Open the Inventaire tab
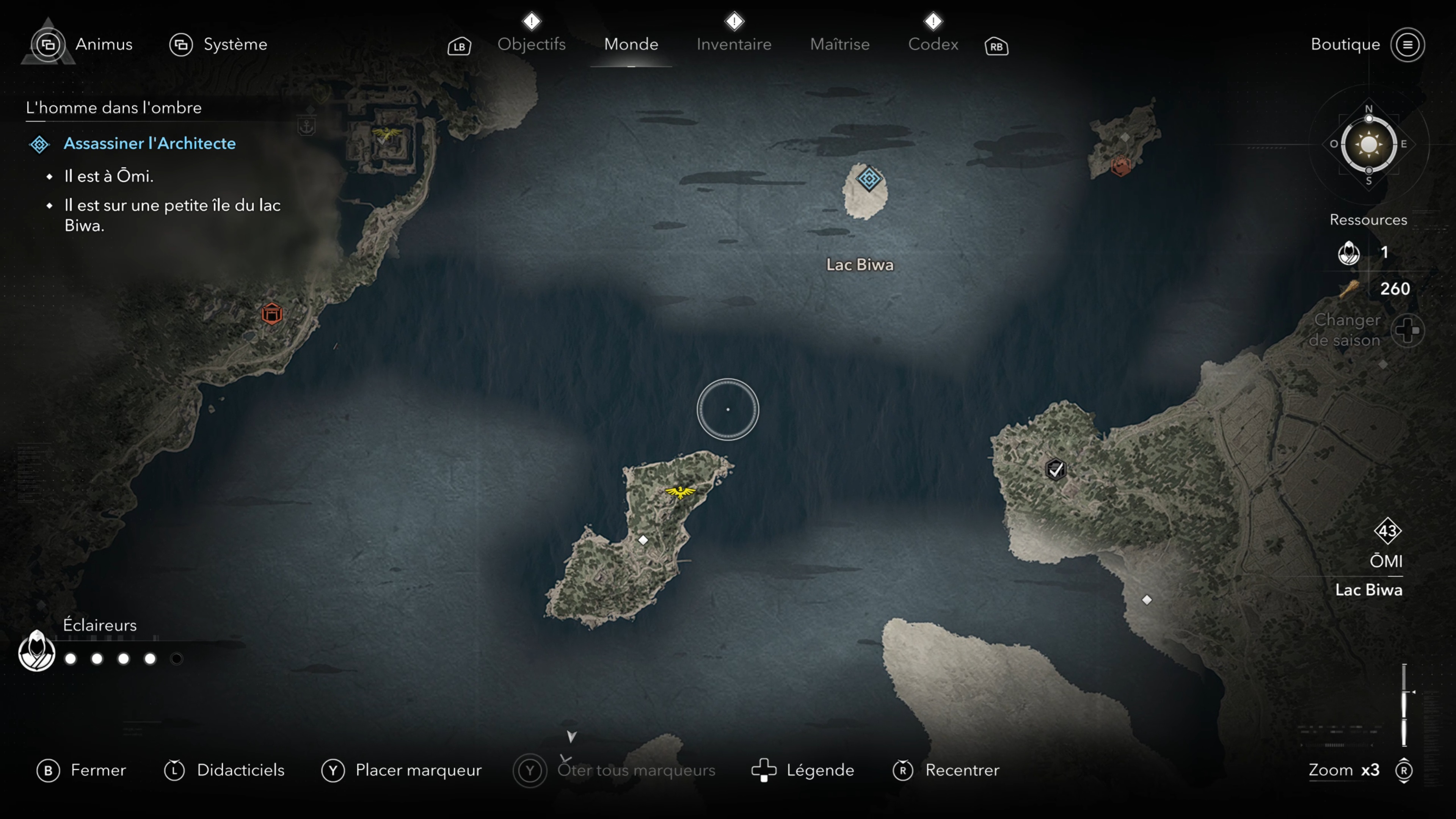Image resolution: width=1456 pixels, height=819 pixels. point(734,44)
